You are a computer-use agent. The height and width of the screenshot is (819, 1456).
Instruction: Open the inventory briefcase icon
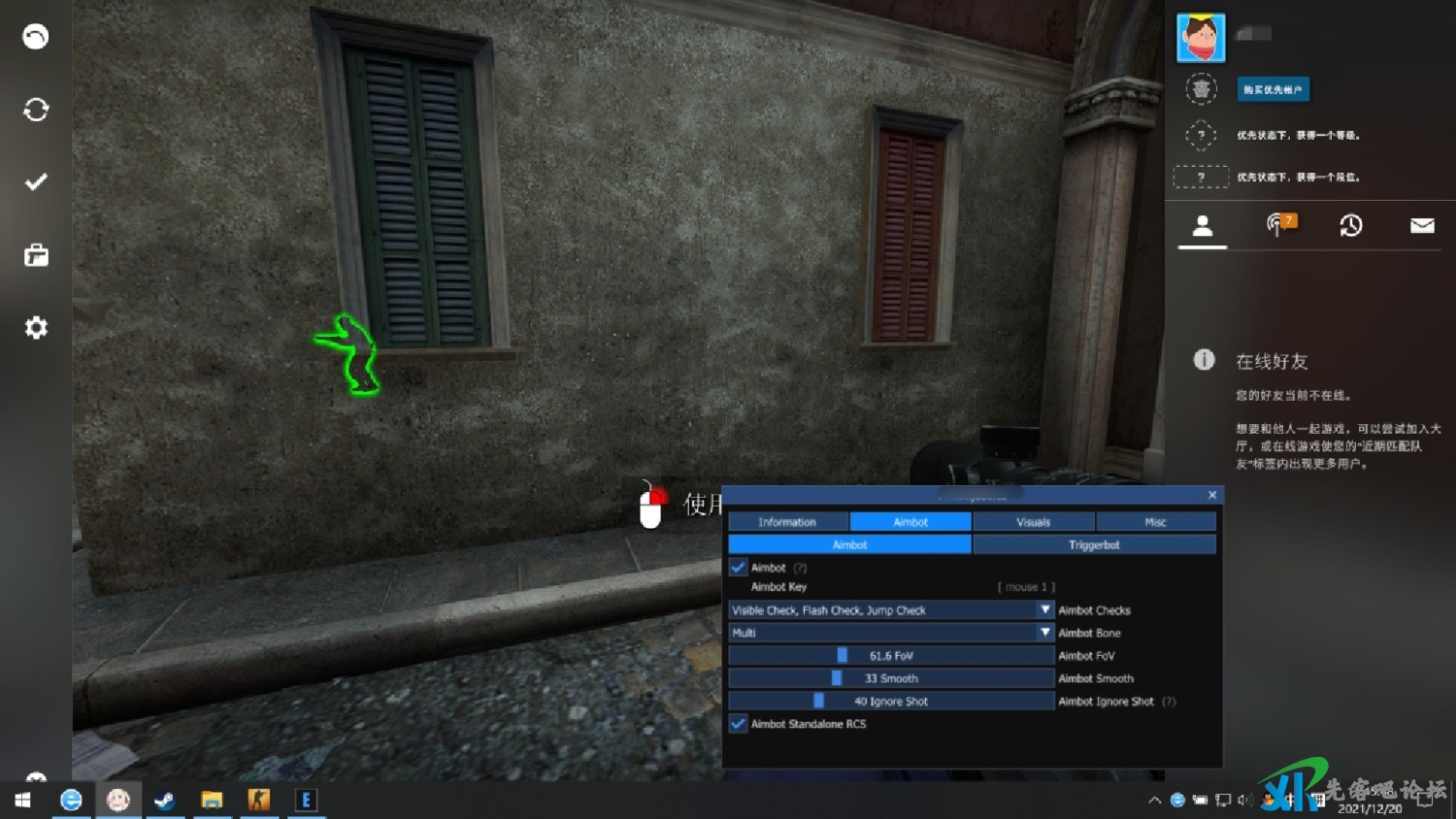(x=36, y=255)
